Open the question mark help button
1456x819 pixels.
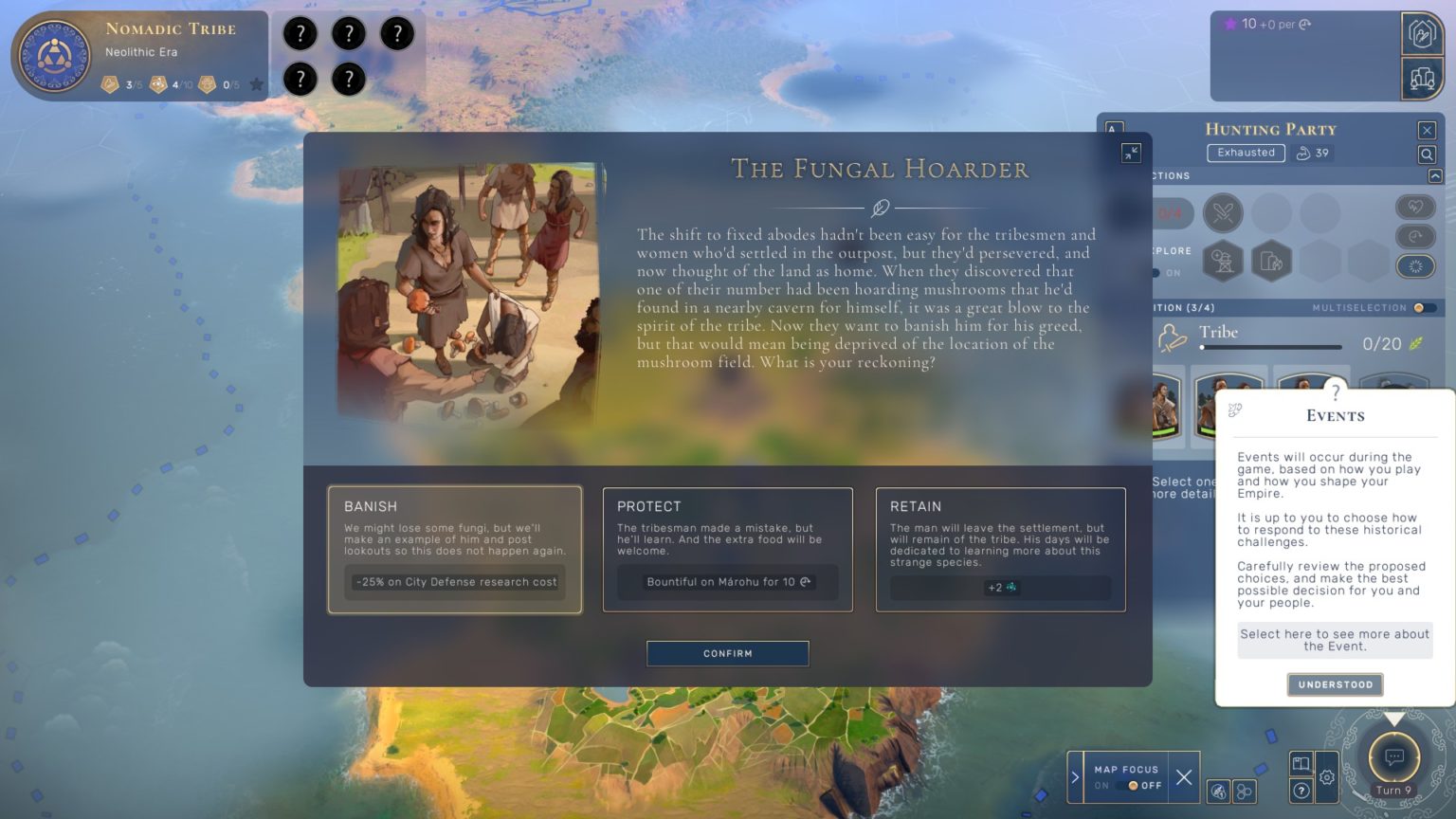tap(1301, 791)
